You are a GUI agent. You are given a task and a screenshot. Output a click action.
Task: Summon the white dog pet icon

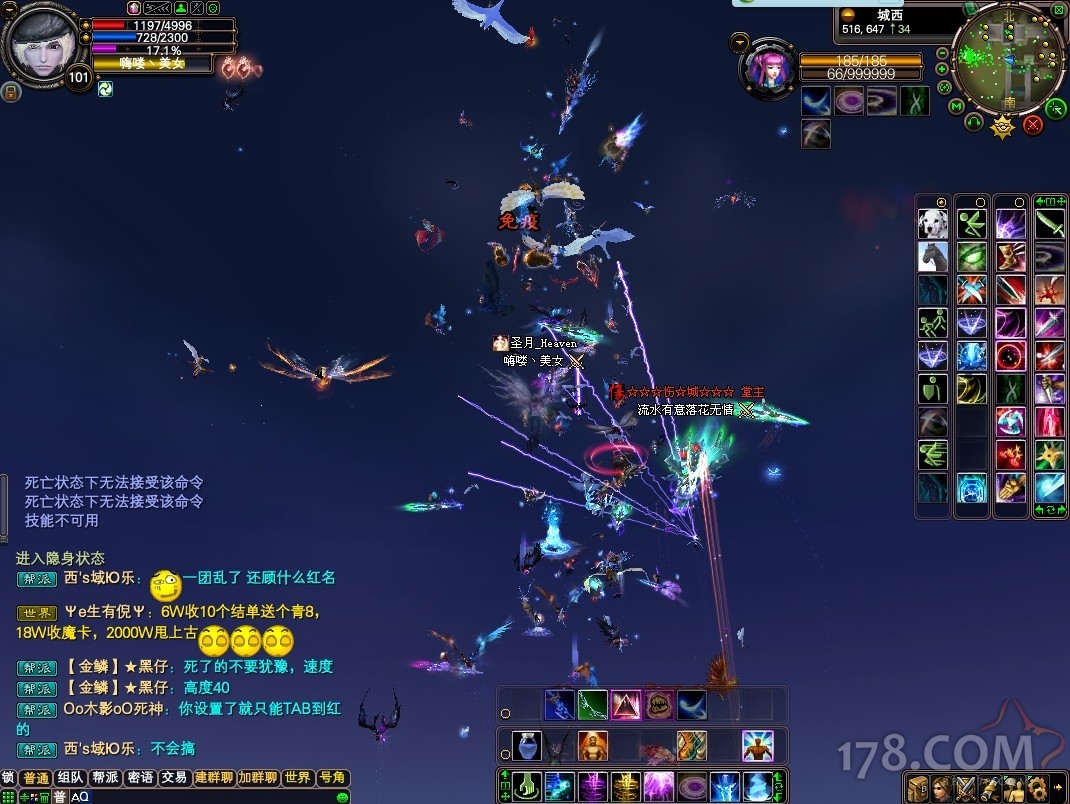(933, 223)
